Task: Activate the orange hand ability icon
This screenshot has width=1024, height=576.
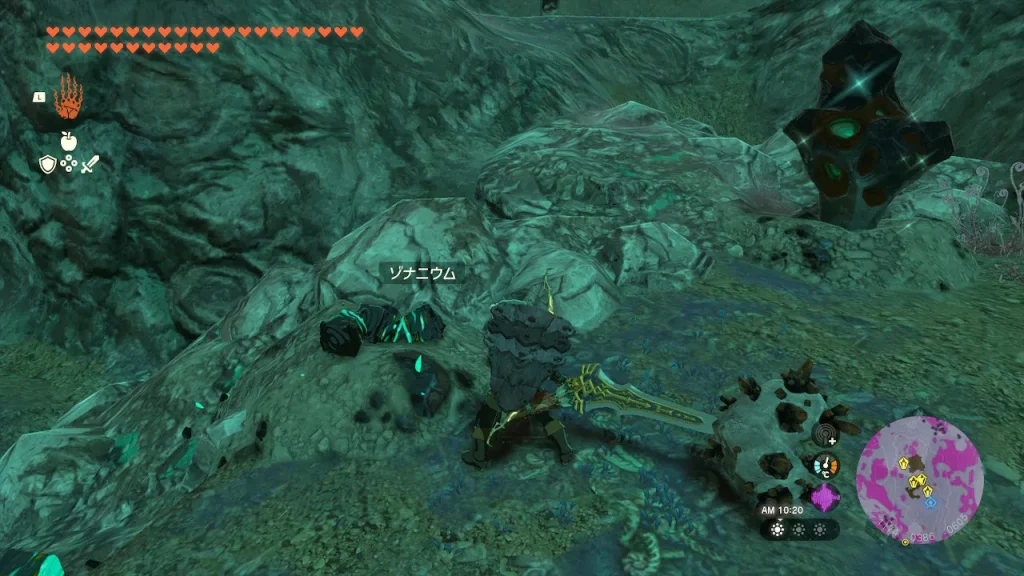Action: point(68,97)
